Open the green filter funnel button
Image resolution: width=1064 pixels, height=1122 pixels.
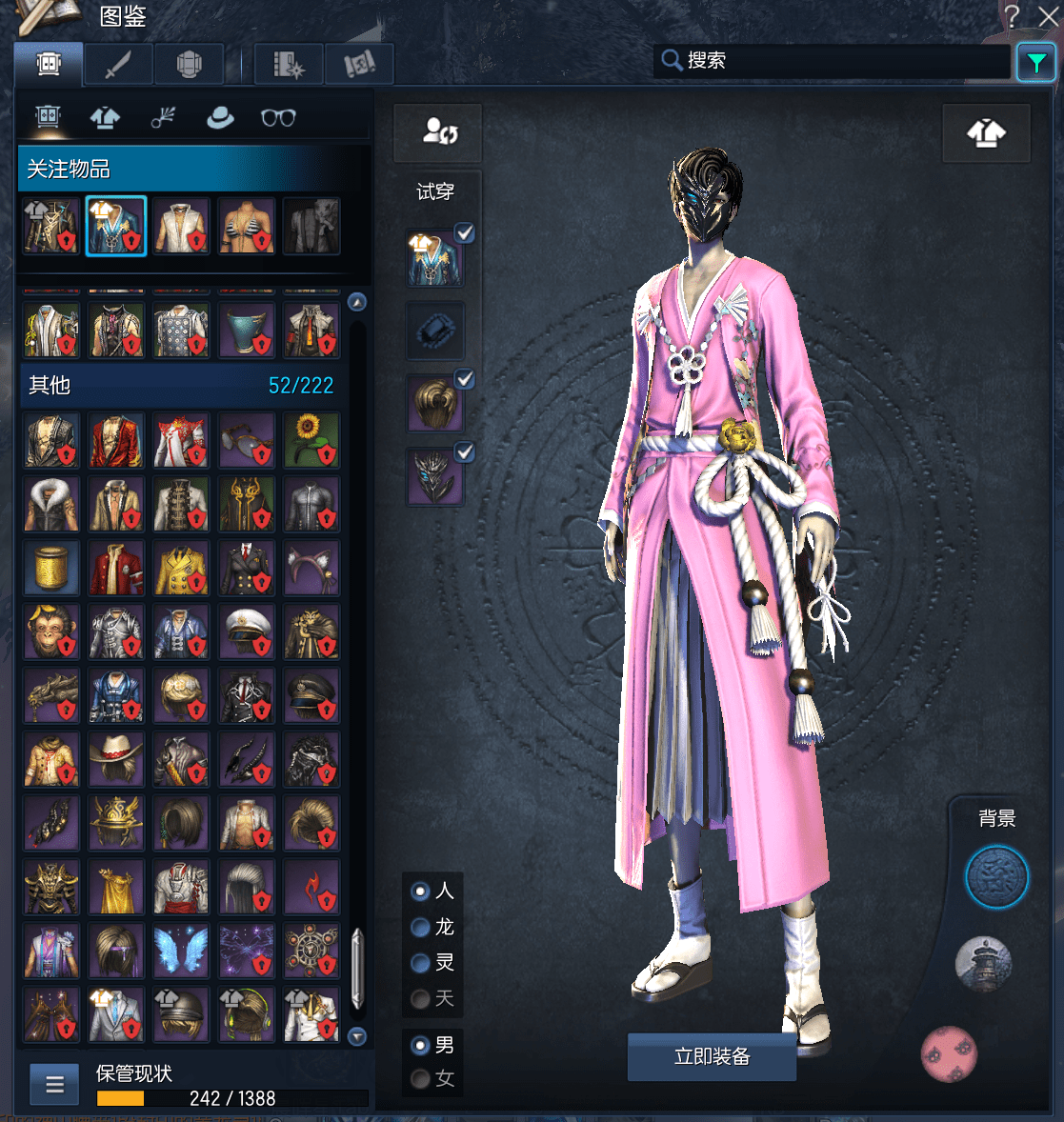pos(1035,63)
